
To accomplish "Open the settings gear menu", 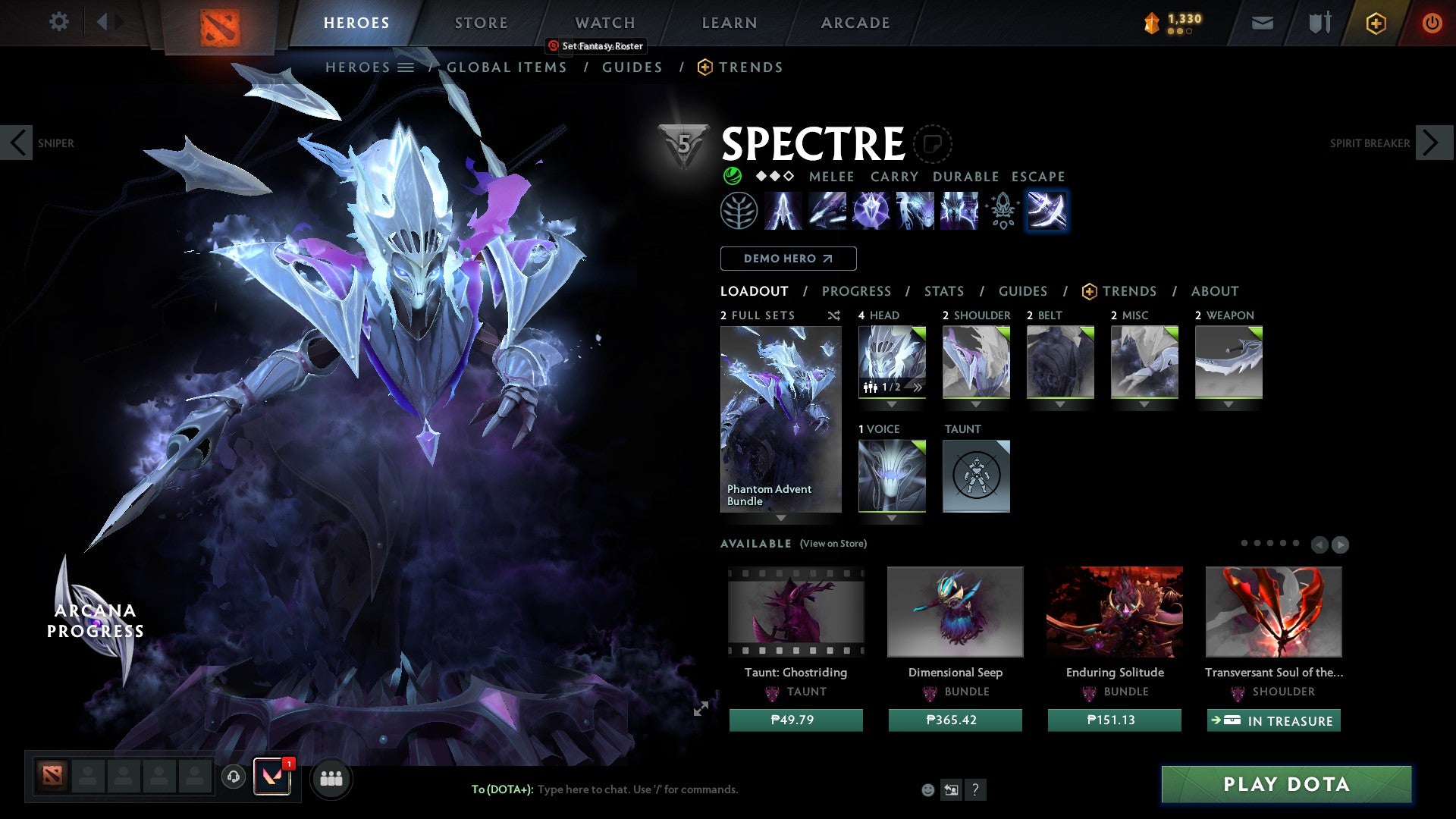I will tap(58, 22).
